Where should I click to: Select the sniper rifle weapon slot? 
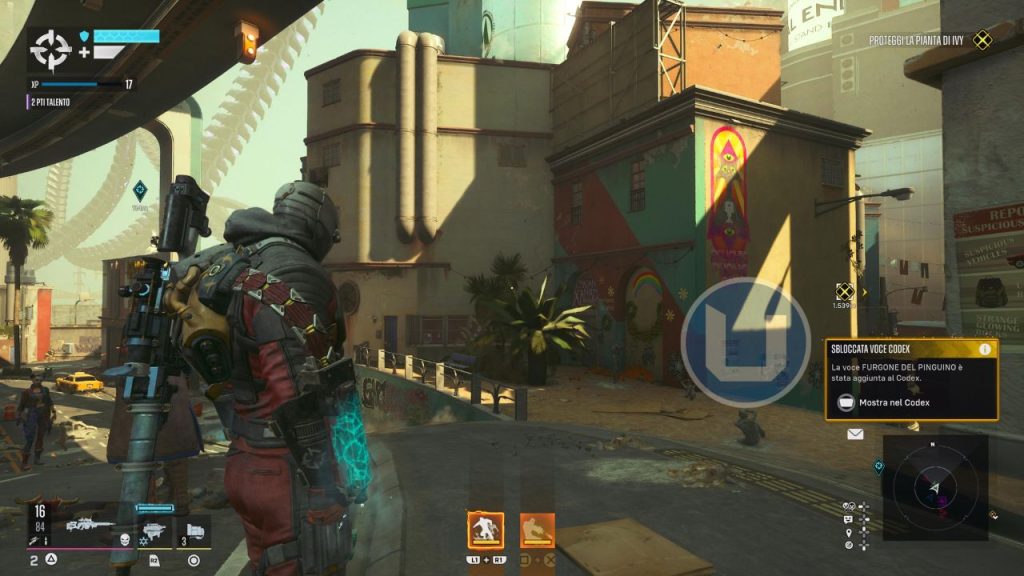pos(89,523)
